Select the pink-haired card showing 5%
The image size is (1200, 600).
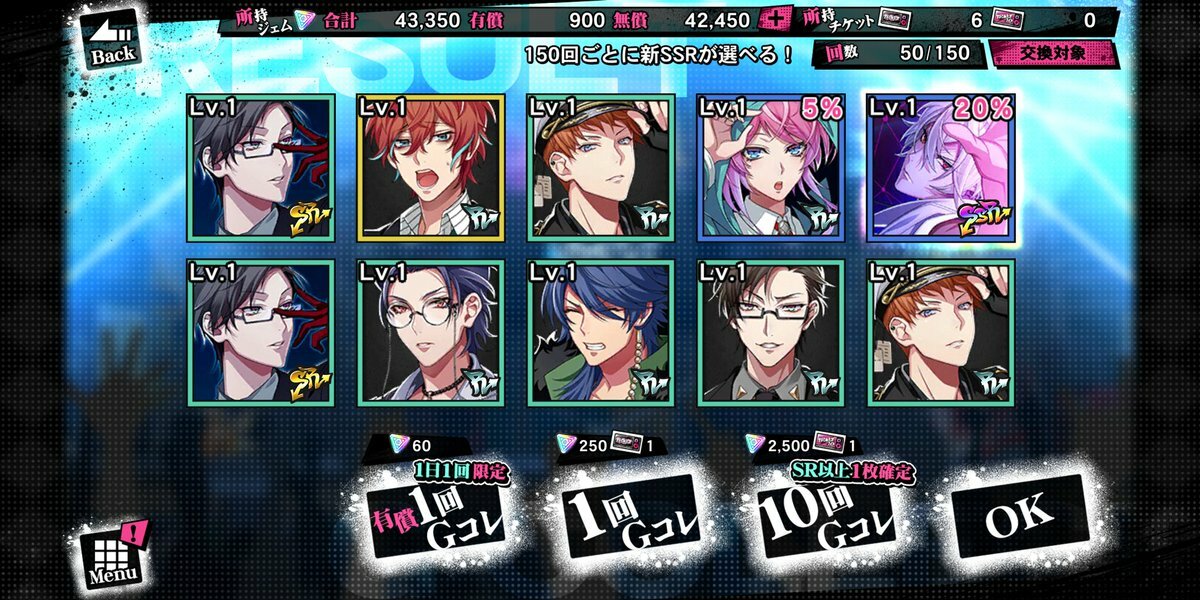click(771, 168)
